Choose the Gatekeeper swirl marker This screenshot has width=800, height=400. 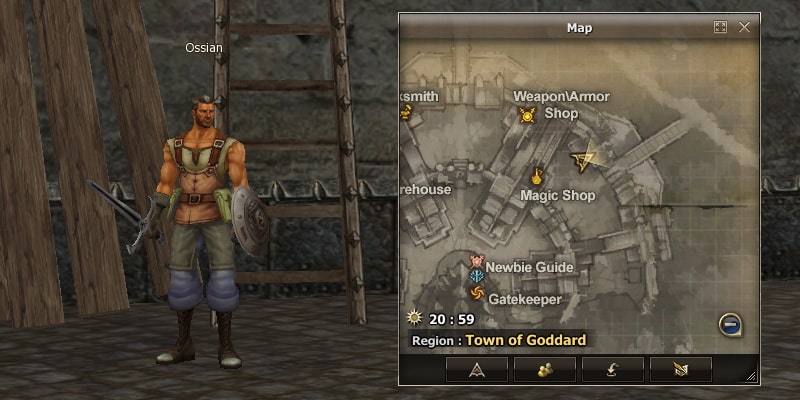[x=477, y=293]
